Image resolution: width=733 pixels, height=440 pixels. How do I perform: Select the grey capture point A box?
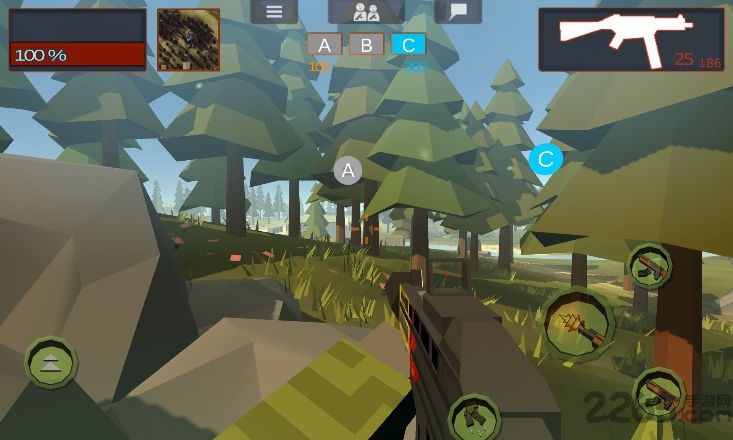tap(325, 45)
